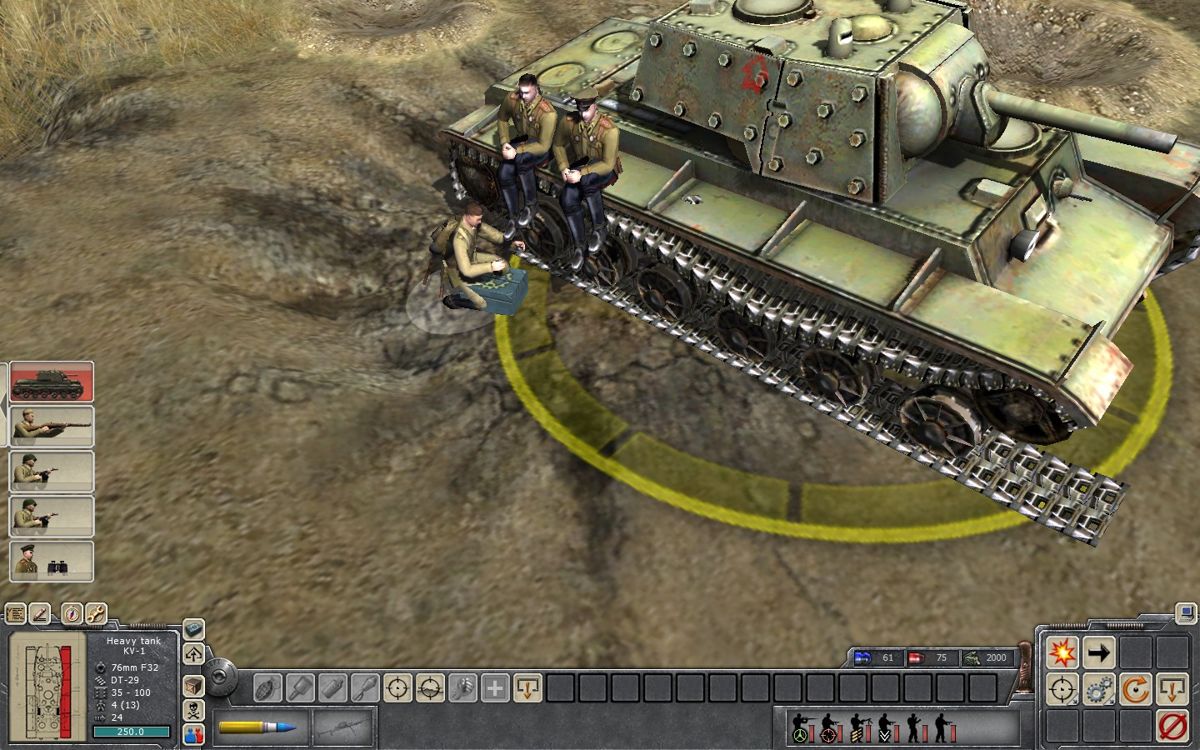Select the DT-29 machine gun slot
Screen dimensions: 1200x750
[342, 727]
